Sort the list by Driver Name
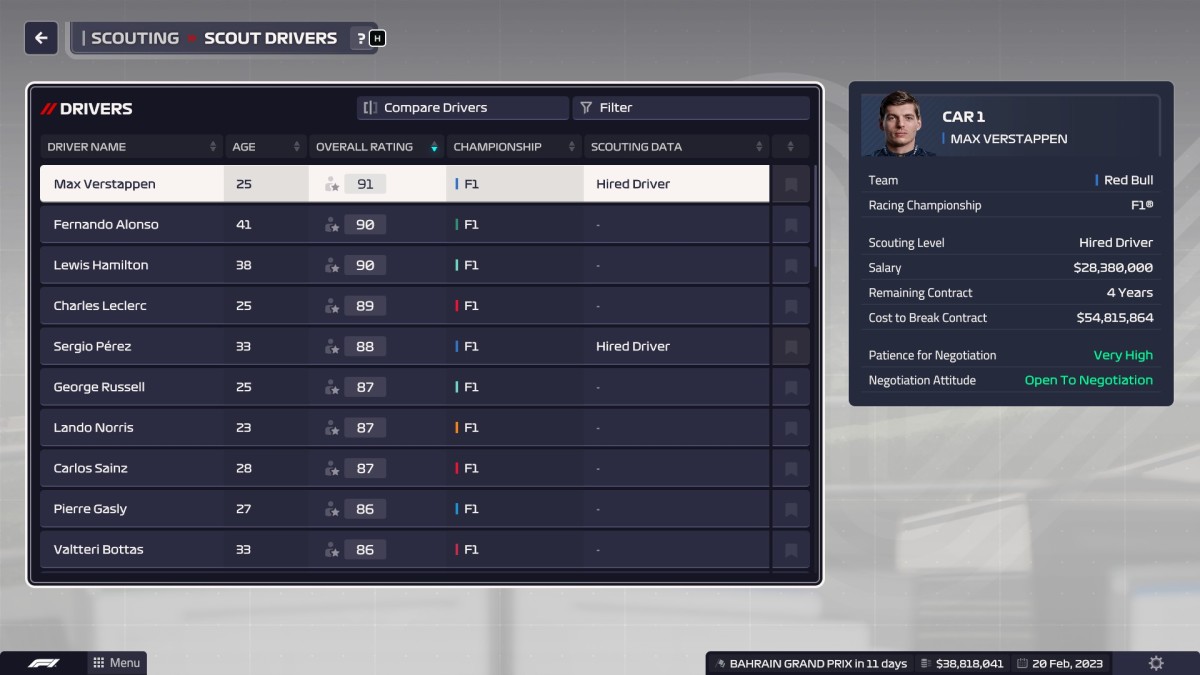1200x675 pixels. (x=130, y=147)
